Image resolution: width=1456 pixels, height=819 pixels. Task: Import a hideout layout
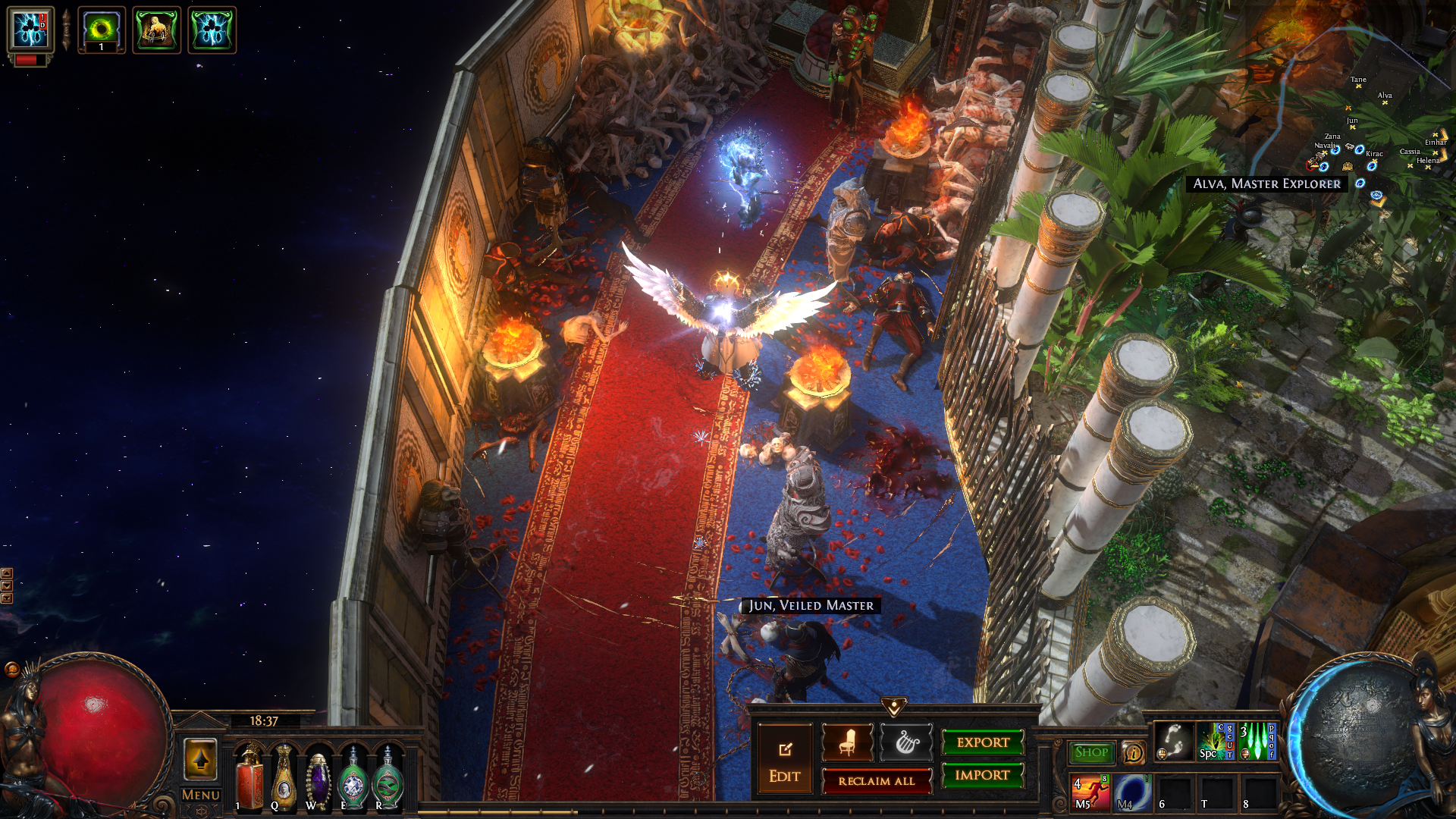[x=983, y=775]
